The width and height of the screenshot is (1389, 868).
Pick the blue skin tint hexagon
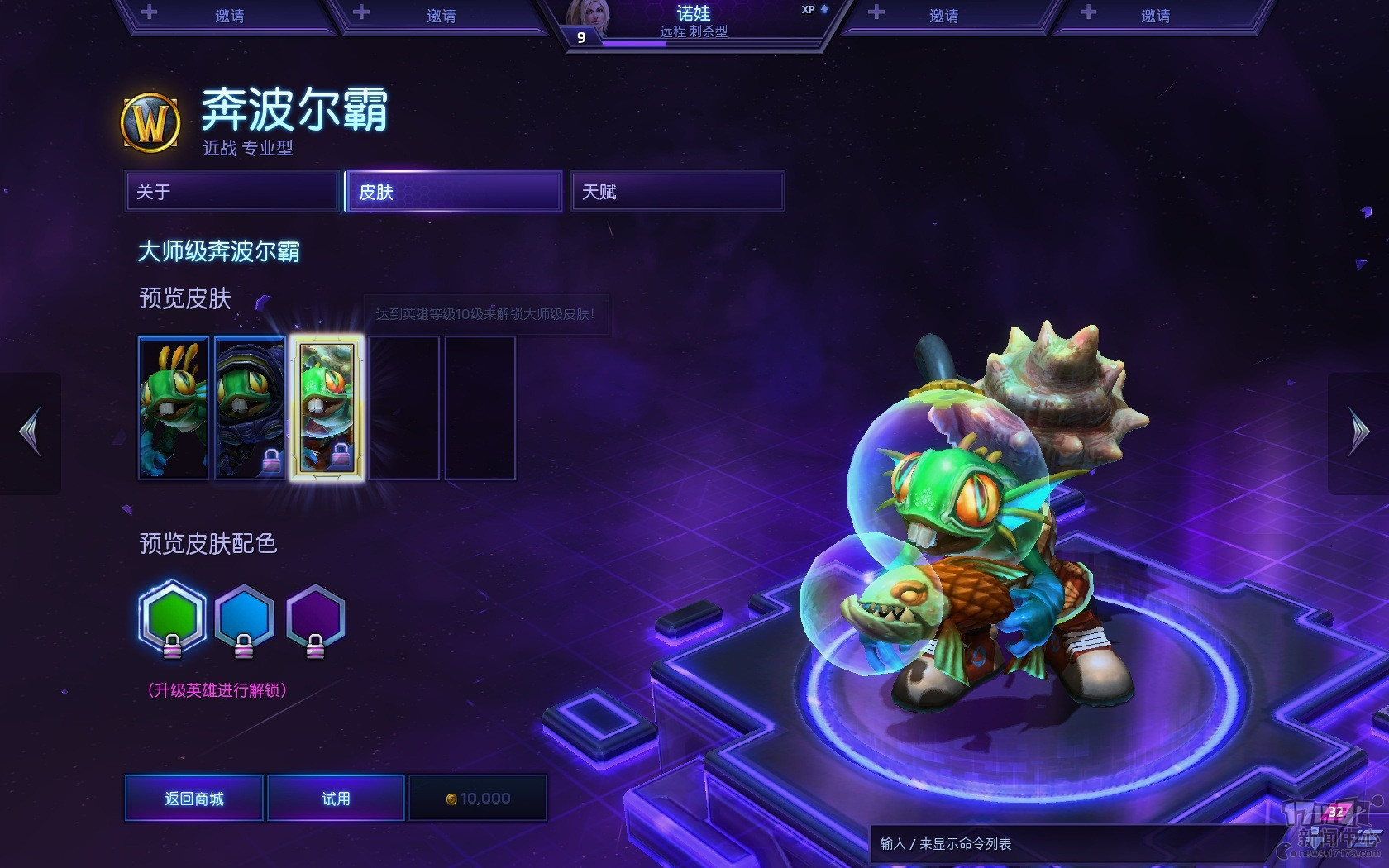[x=244, y=618]
